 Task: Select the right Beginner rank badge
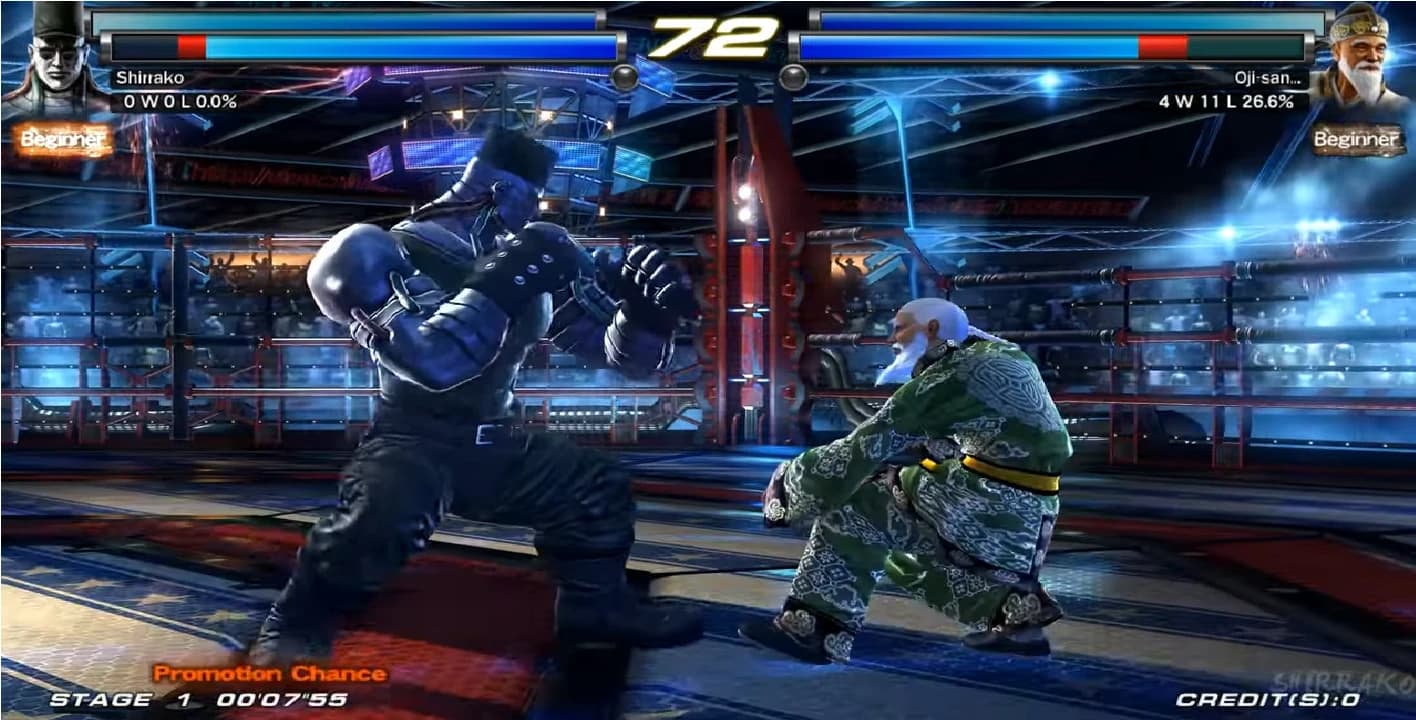1356,140
